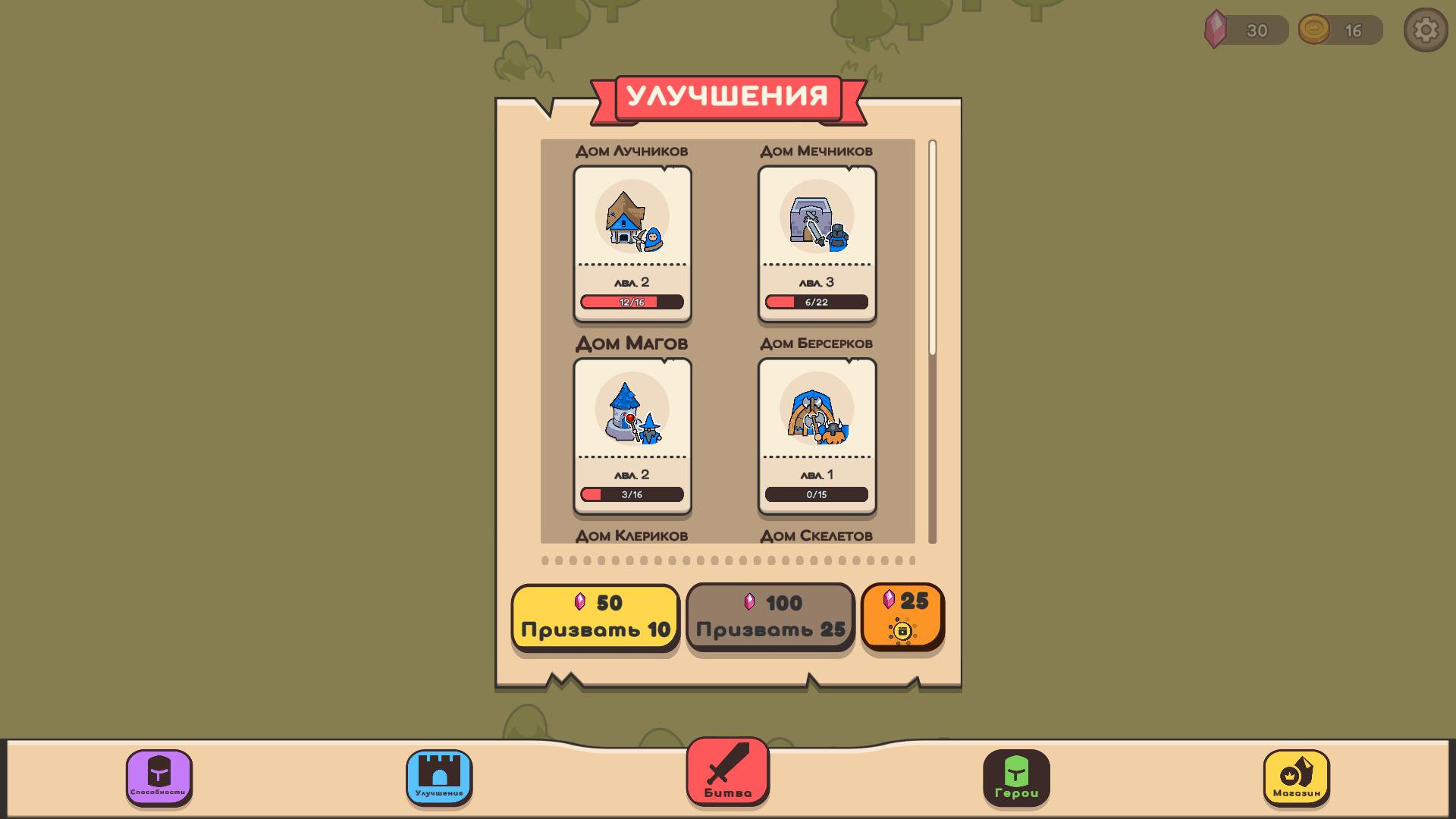Viewport: 1456px width, 819px height.
Task: Click the Дом Клериков label
Action: click(632, 535)
